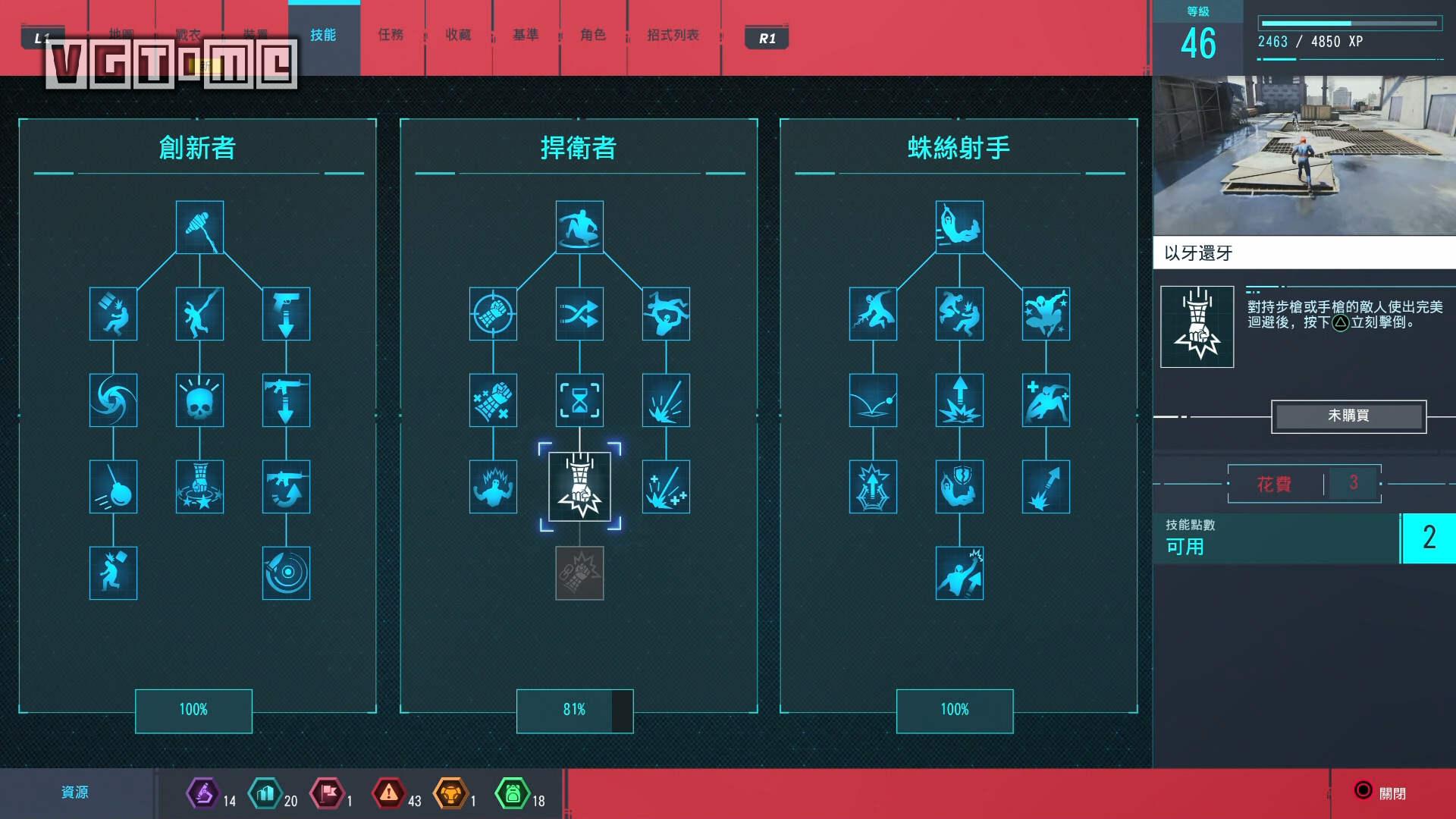Select the hourglass focus skill icon
1456x819 pixels.
[x=579, y=400]
